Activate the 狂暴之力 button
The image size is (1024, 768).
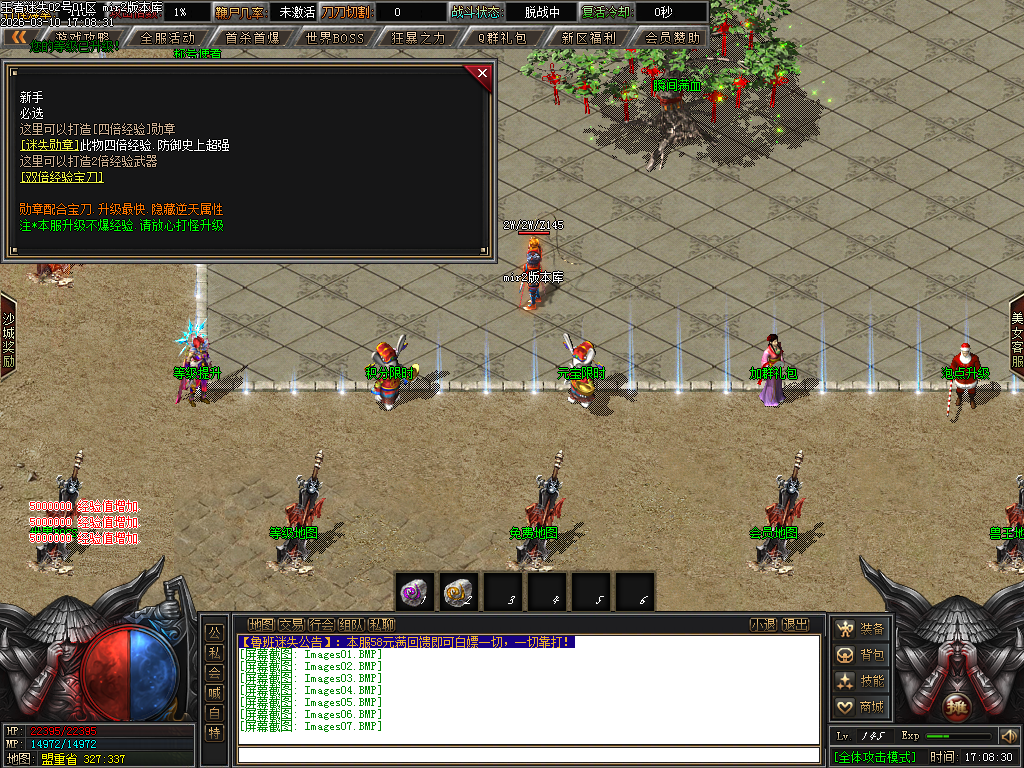pos(419,38)
